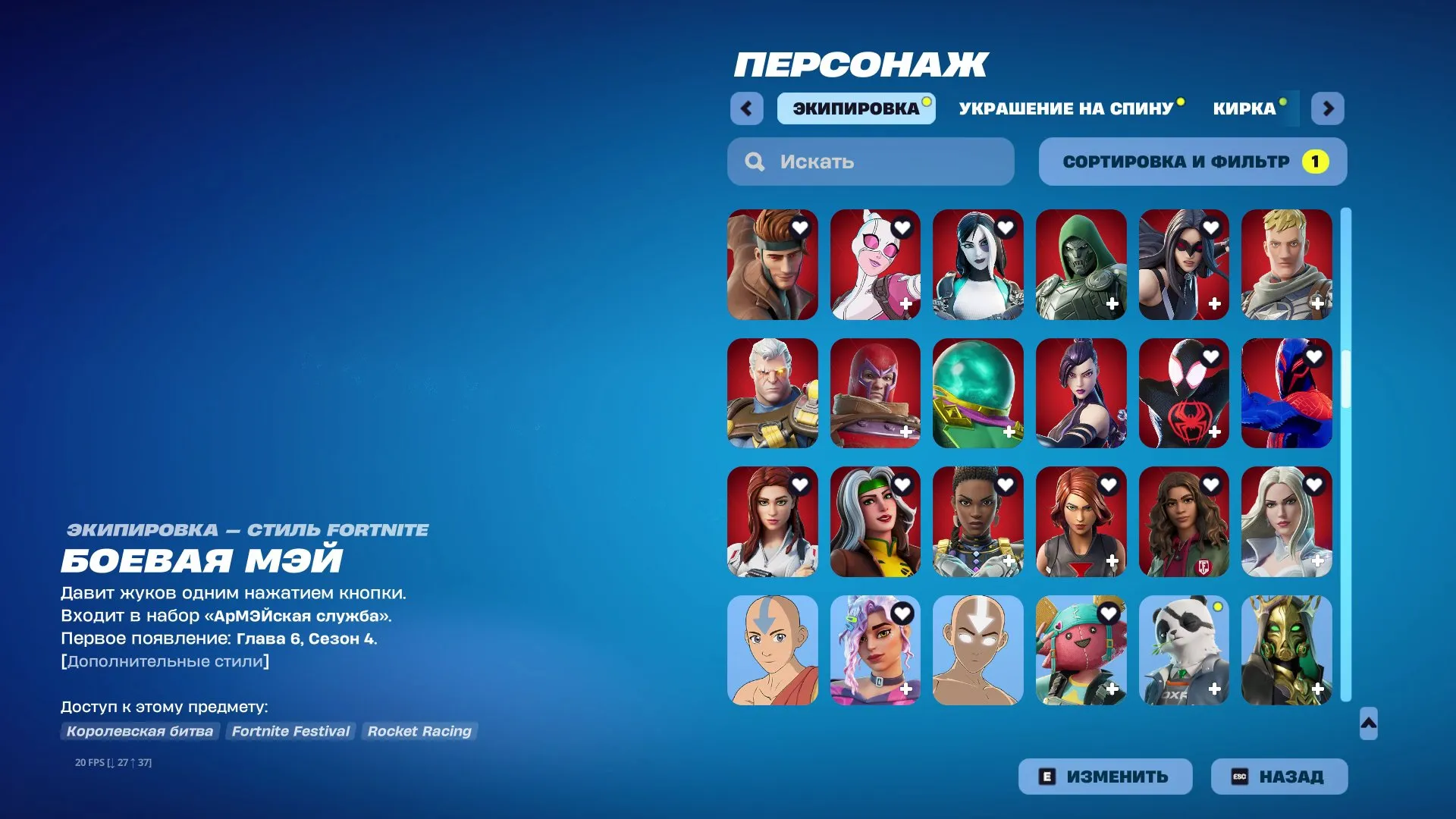Screen dimensions: 1456x819
Task: Click the Fortnite Festival tag
Action: (x=290, y=731)
